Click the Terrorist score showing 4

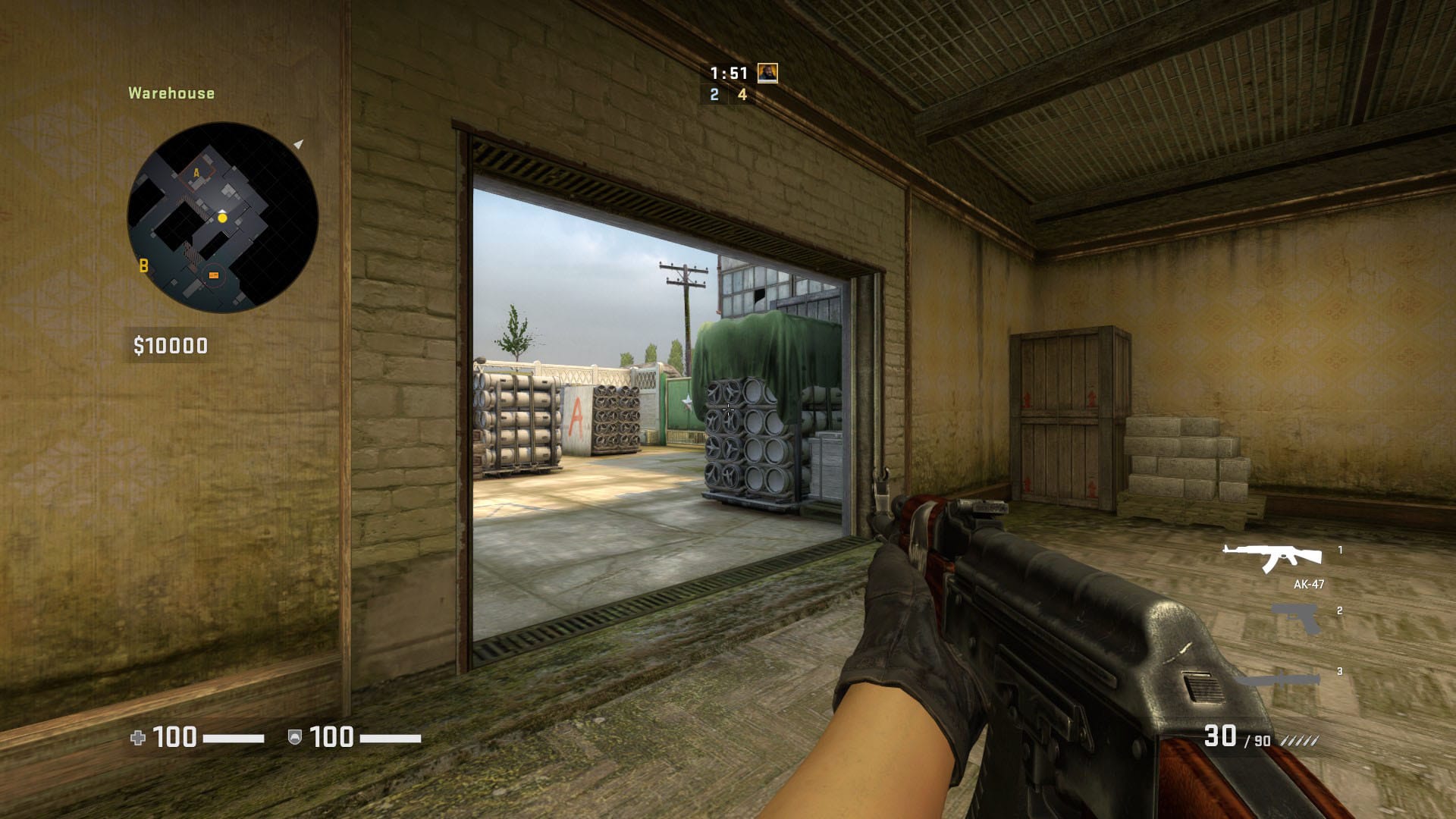(741, 96)
